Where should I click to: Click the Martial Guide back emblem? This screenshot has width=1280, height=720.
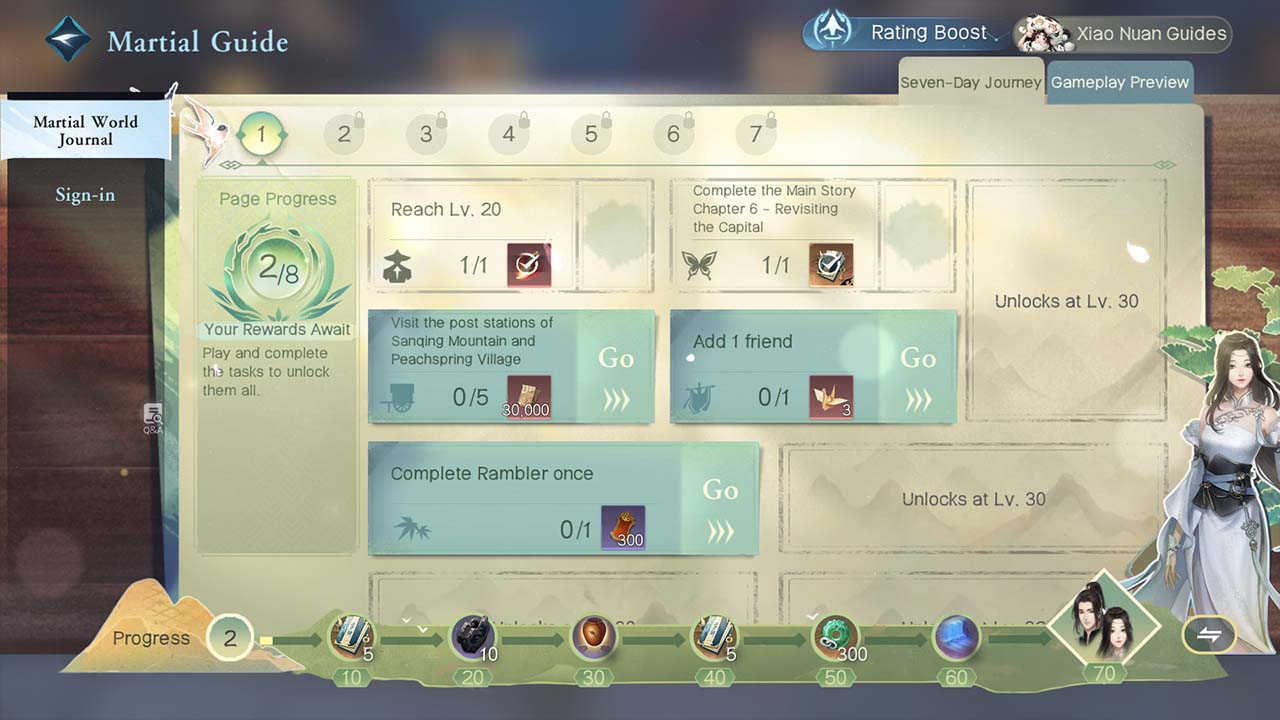tap(68, 40)
